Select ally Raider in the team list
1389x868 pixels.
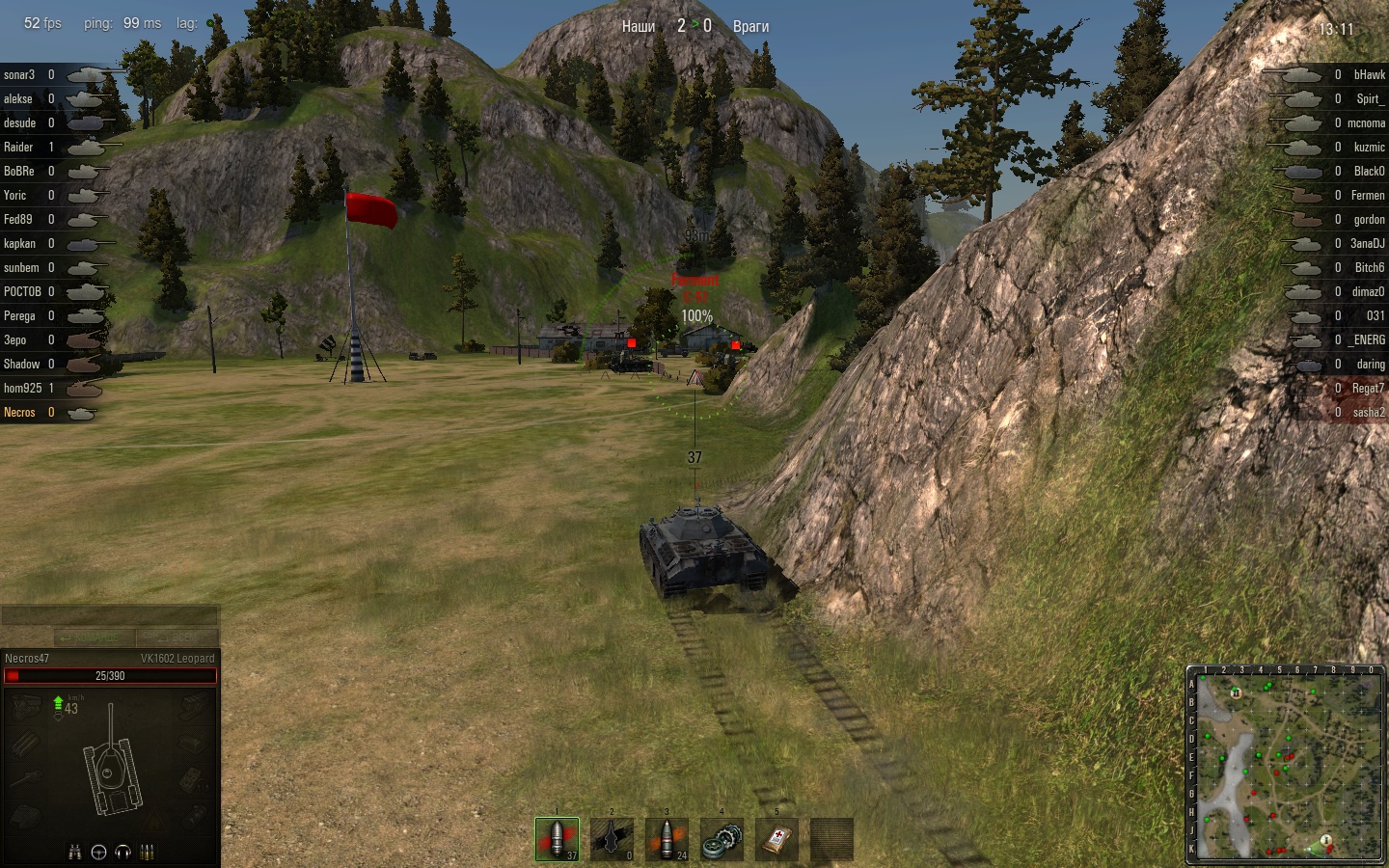point(18,147)
